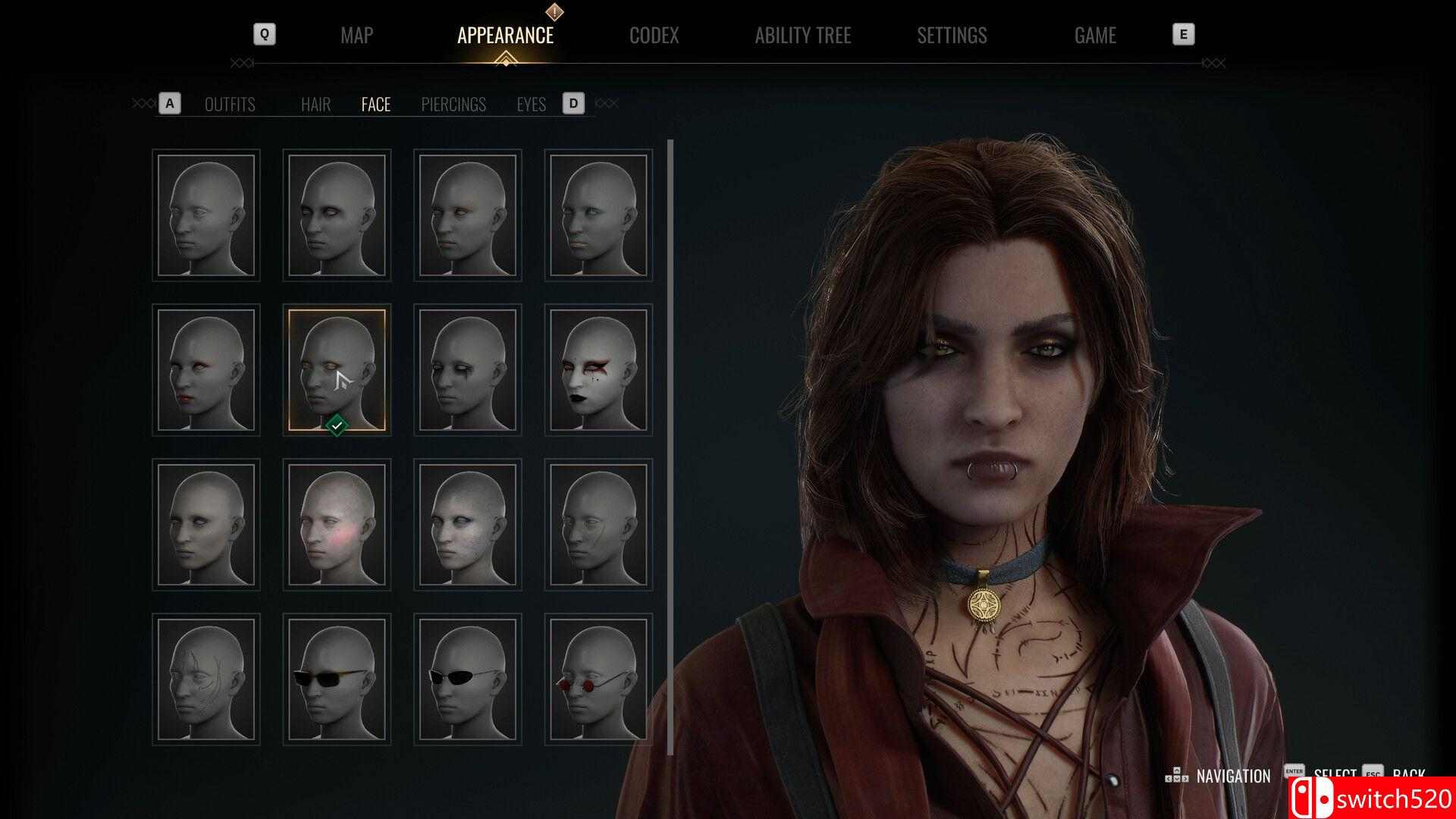Switch to the Hair category
The height and width of the screenshot is (819, 1456).
(x=315, y=105)
